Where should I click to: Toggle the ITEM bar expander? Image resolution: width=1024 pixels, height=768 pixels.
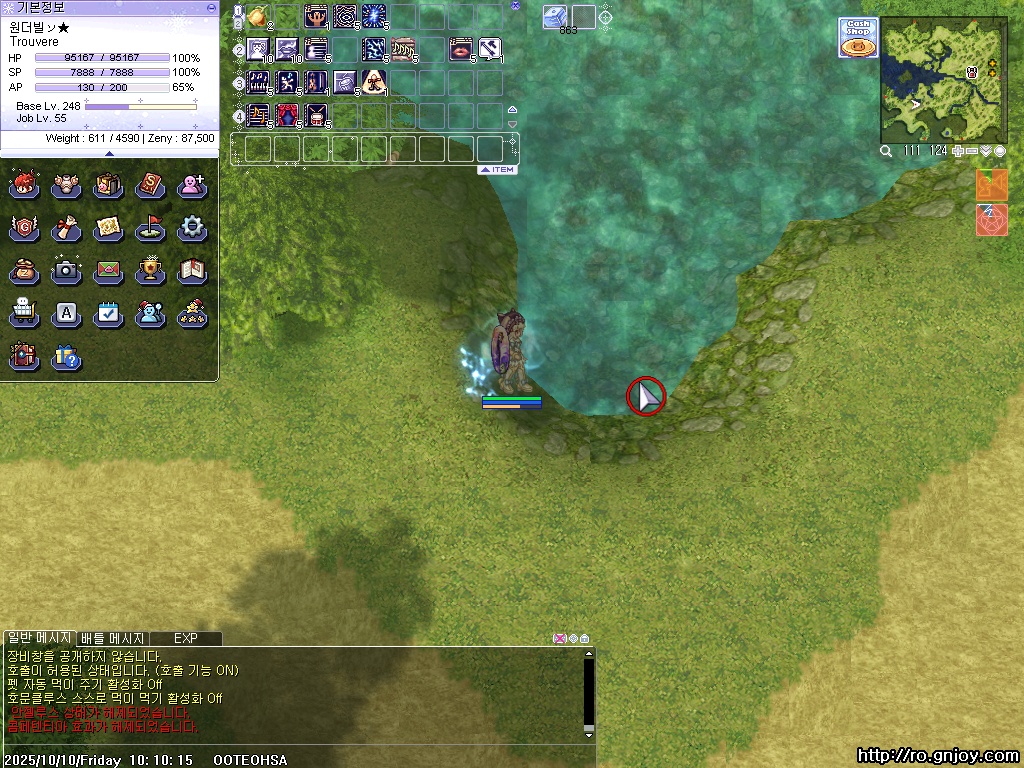pos(497,170)
